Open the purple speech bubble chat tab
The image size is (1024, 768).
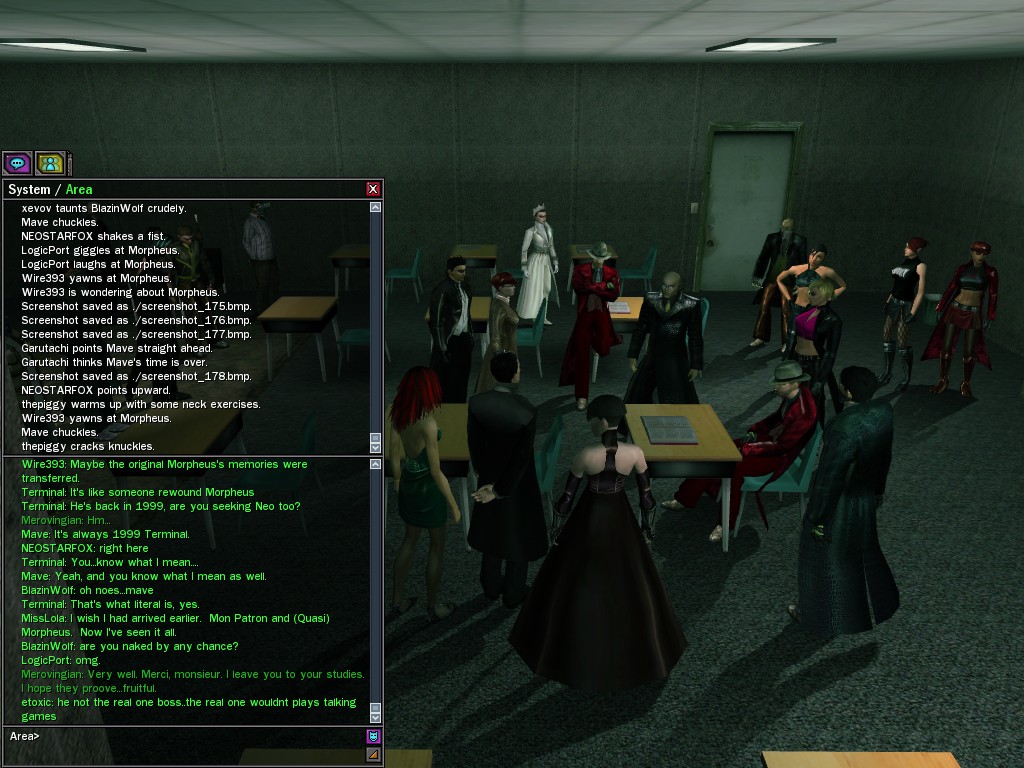[16, 163]
